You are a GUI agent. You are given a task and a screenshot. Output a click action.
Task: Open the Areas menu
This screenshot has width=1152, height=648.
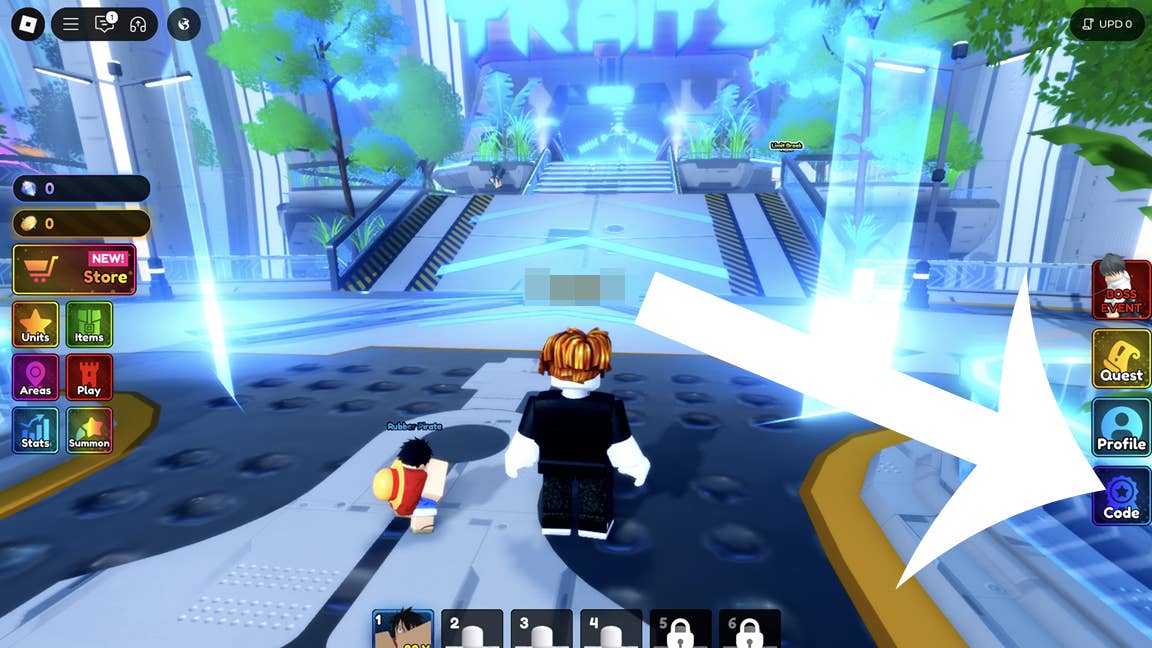36,378
